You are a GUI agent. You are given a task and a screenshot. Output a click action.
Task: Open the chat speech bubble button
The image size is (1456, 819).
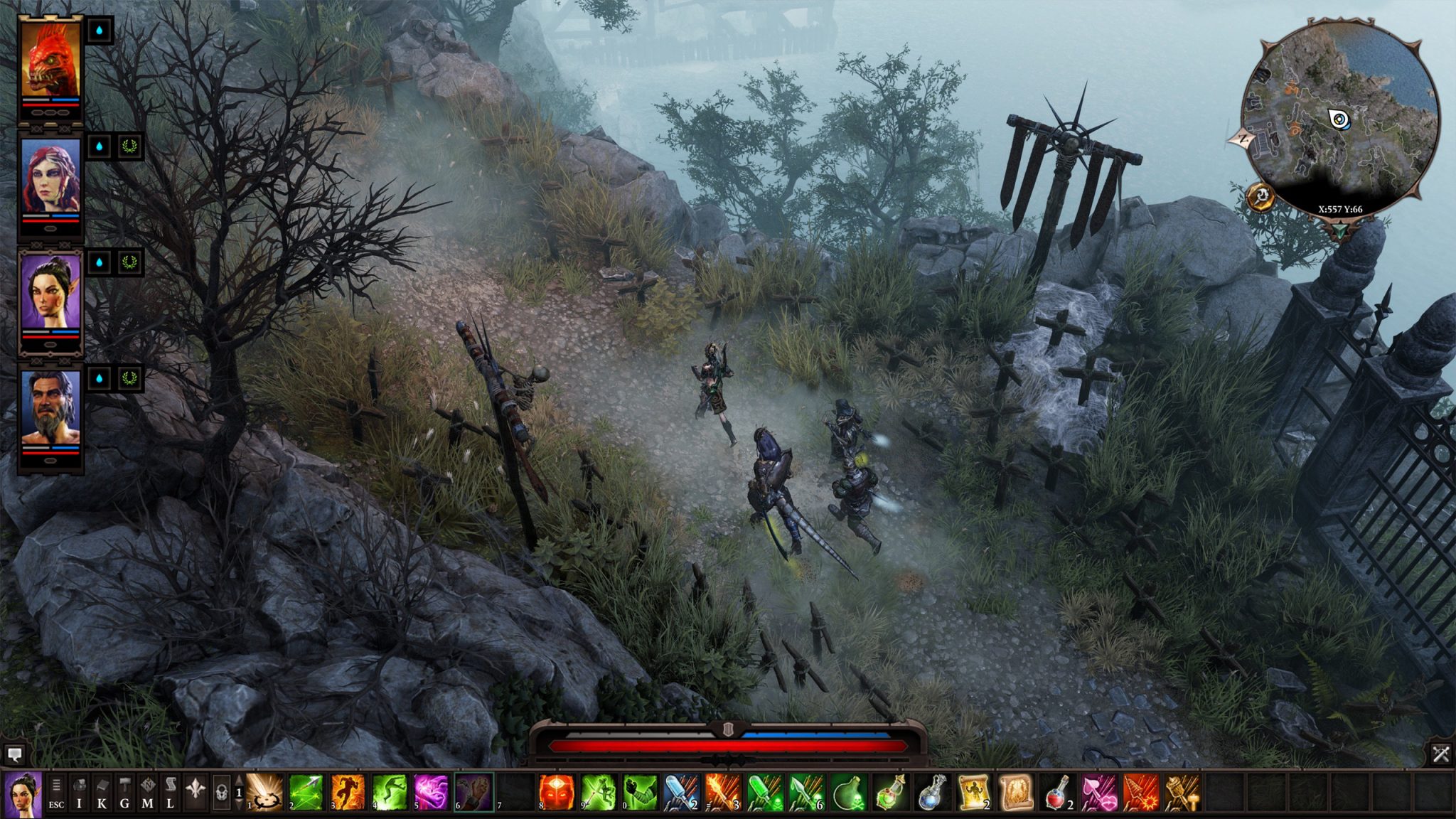click(x=15, y=754)
